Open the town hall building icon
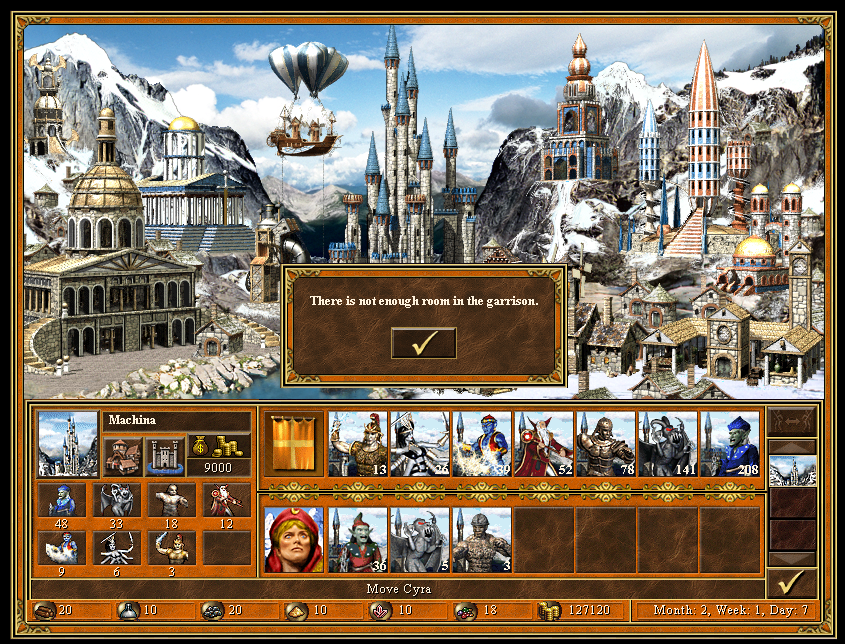 [122, 456]
